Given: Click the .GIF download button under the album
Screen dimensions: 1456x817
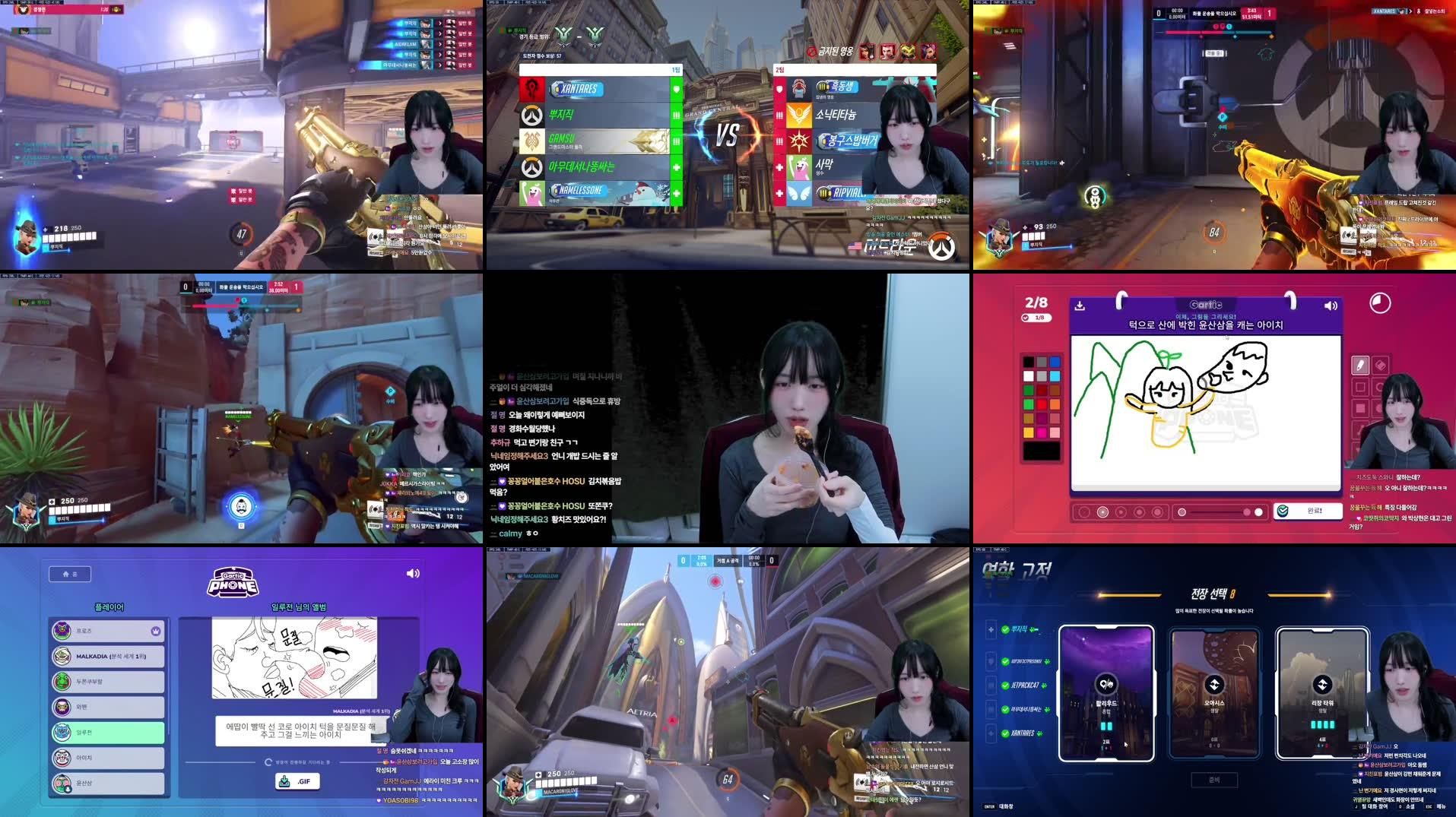Looking at the screenshot, I should pyautogui.click(x=299, y=781).
